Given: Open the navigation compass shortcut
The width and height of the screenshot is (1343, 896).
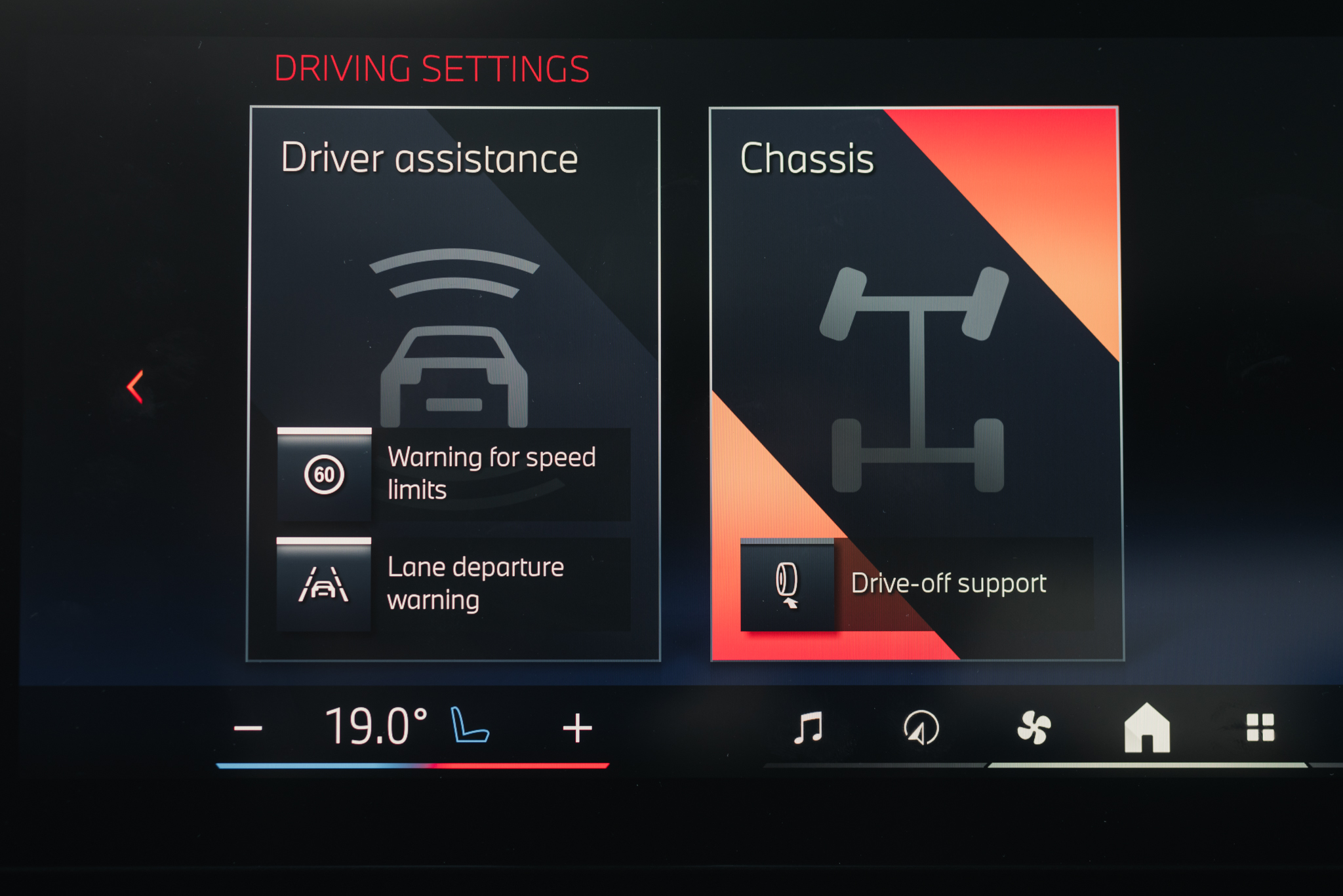Looking at the screenshot, I should click(921, 728).
